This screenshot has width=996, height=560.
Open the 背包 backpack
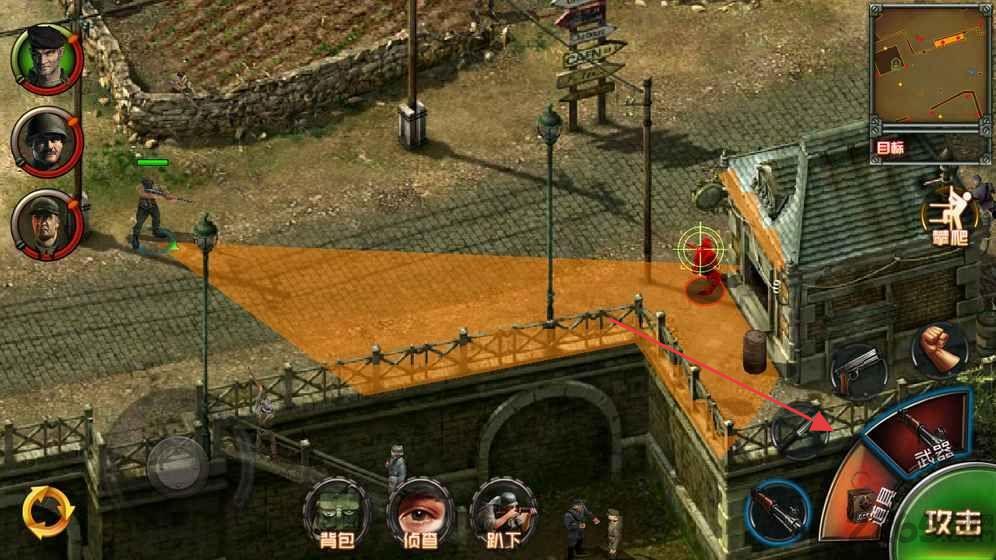pos(336,512)
